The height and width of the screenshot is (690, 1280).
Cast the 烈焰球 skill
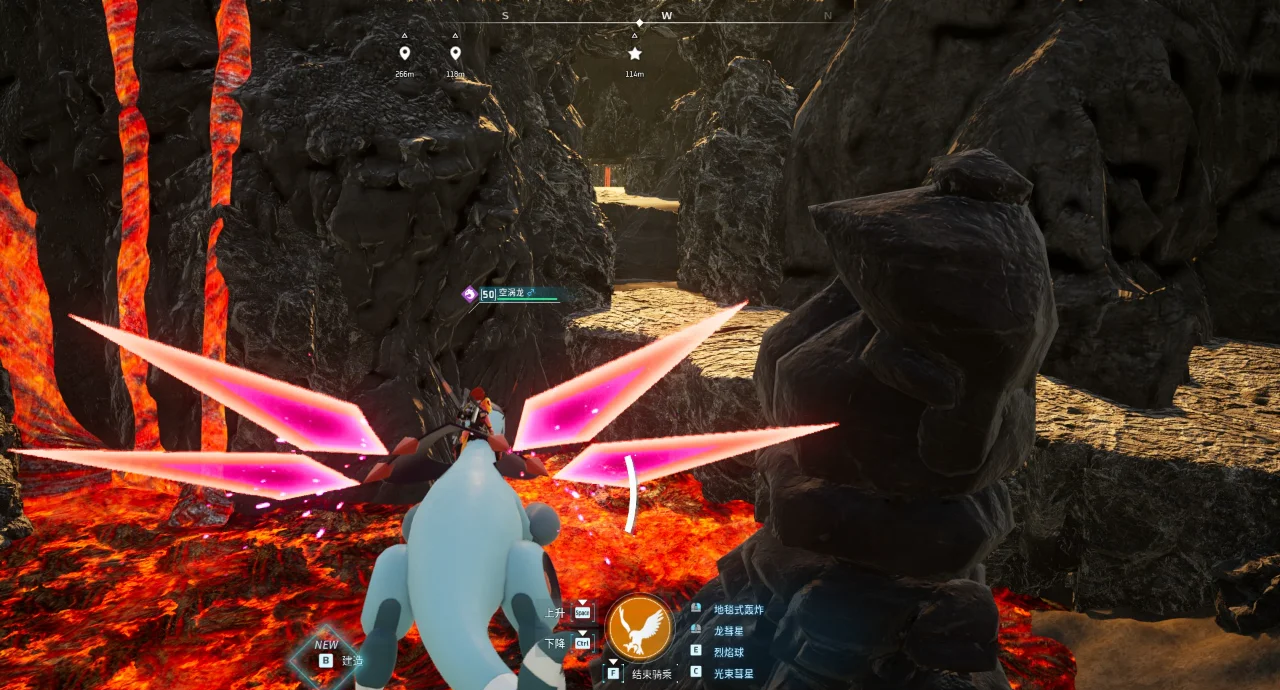[729, 652]
